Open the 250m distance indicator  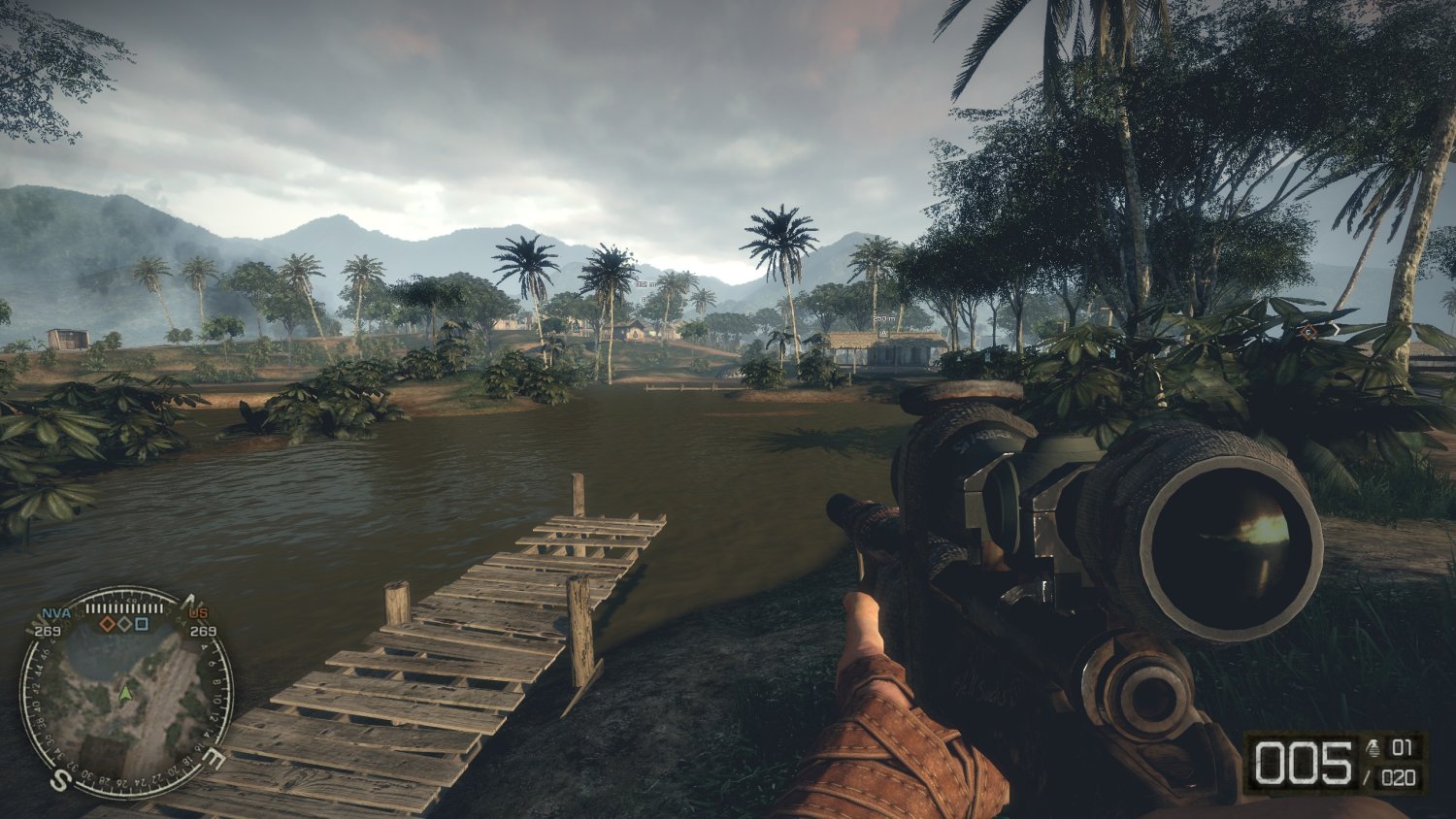coord(884,317)
